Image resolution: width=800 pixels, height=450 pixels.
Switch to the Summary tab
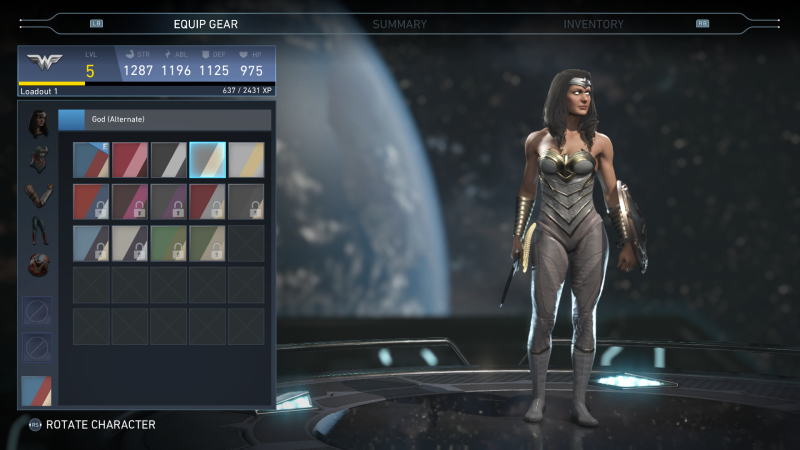pos(399,24)
